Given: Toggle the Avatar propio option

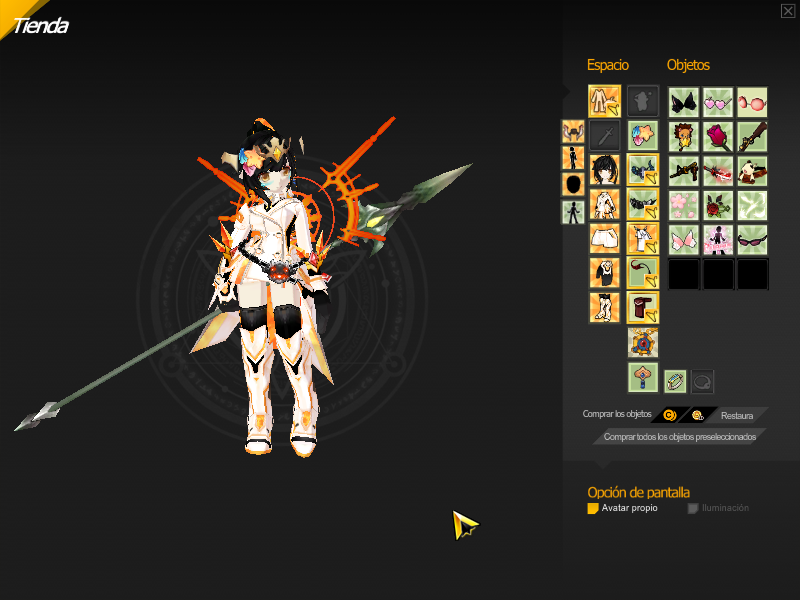Looking at the screenshot, I should pyautogui.click(x=593, y=508).
